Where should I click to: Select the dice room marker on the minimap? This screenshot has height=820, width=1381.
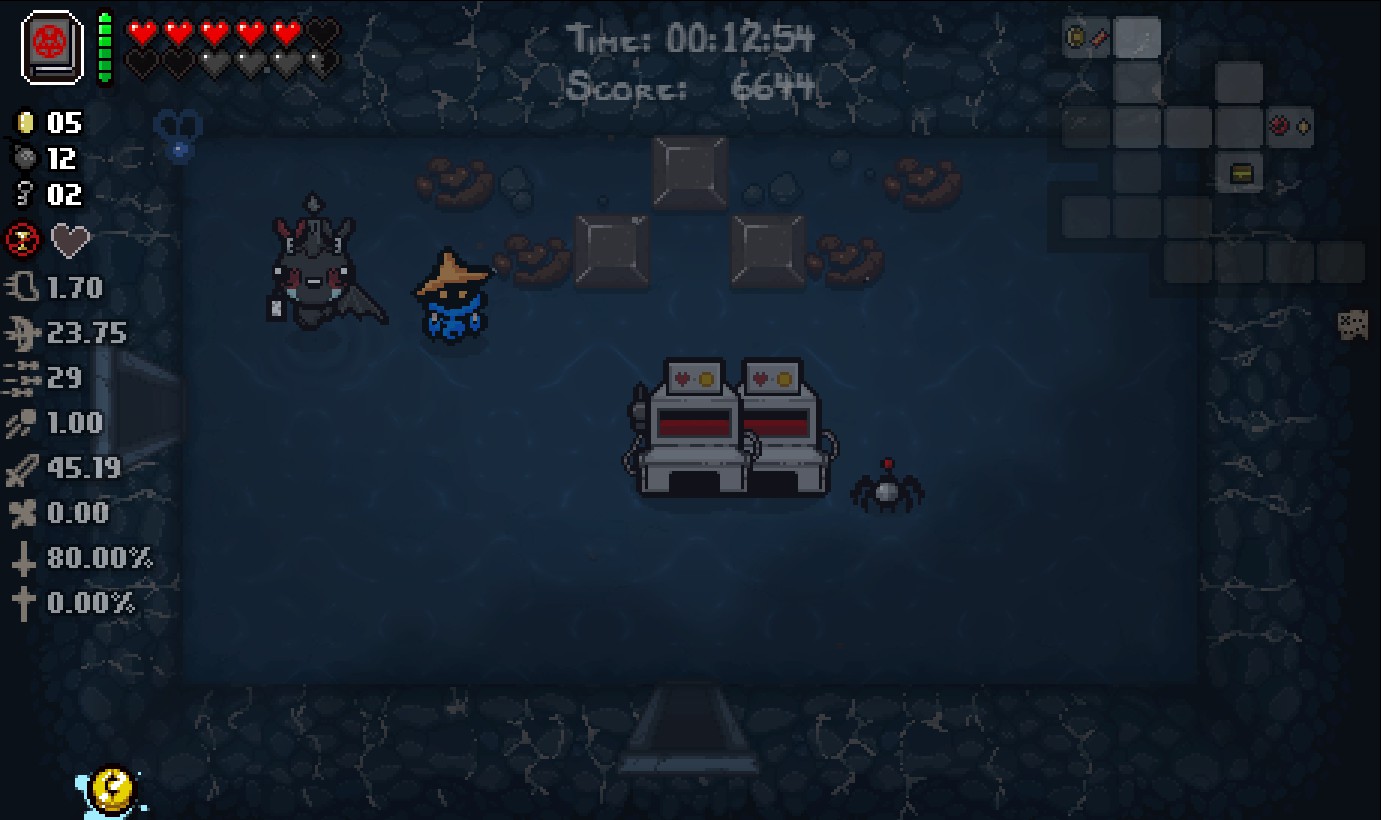[1354, 326]
